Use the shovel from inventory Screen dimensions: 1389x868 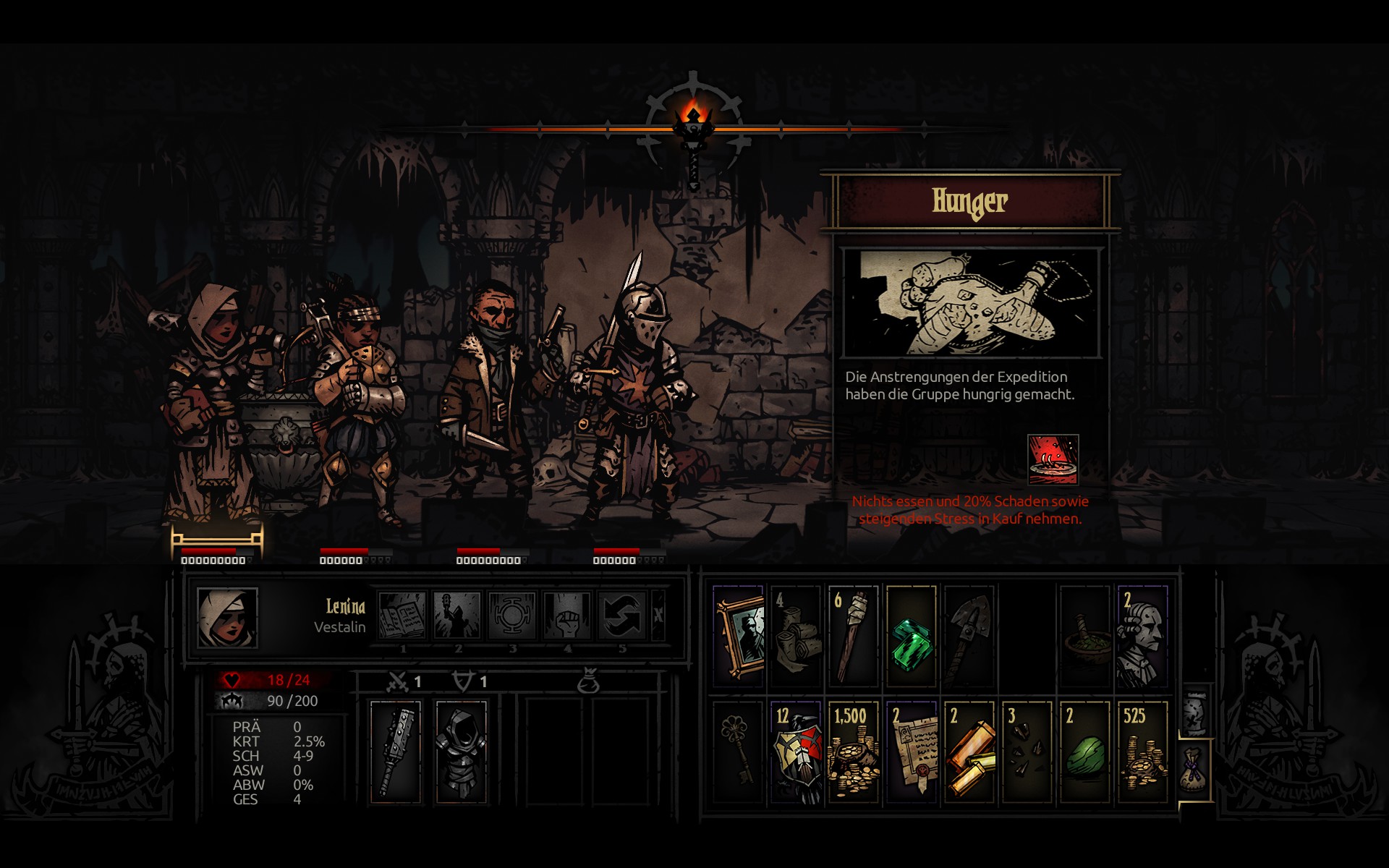point(969,637)
